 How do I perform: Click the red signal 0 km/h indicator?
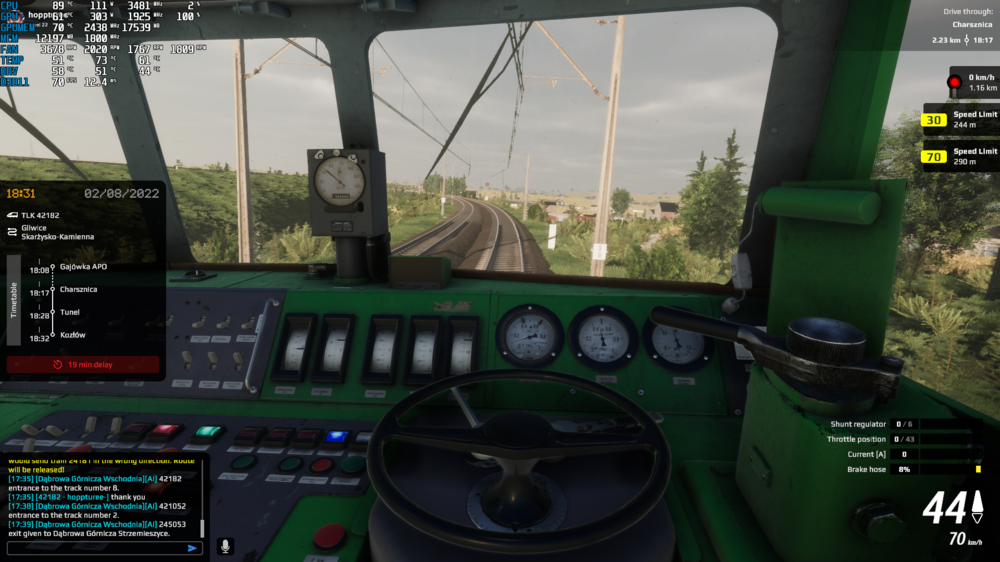point(972,82)
